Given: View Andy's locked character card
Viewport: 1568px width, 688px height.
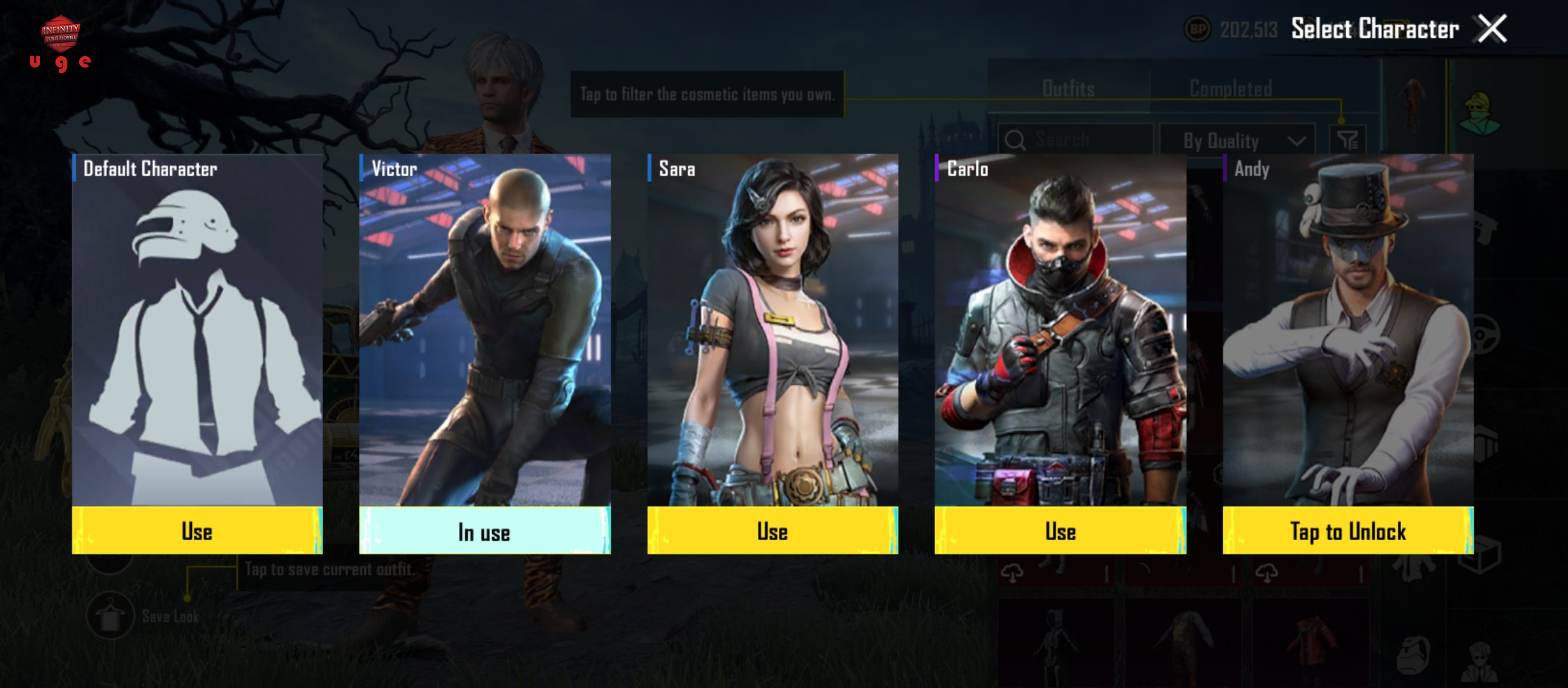Looking at the screenshot, I should 1347,331.
